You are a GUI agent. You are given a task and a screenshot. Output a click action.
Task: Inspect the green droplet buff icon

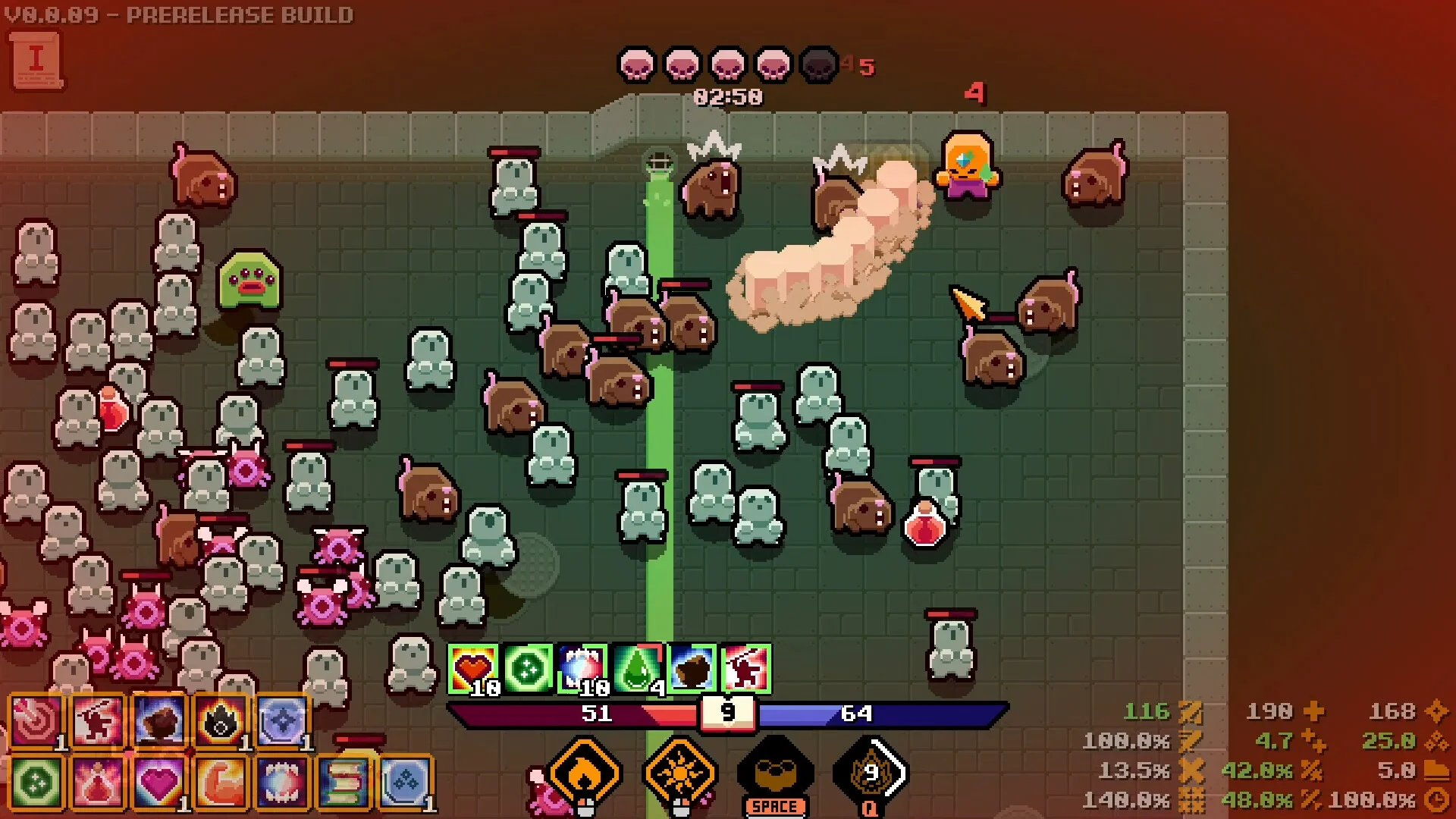637,669
